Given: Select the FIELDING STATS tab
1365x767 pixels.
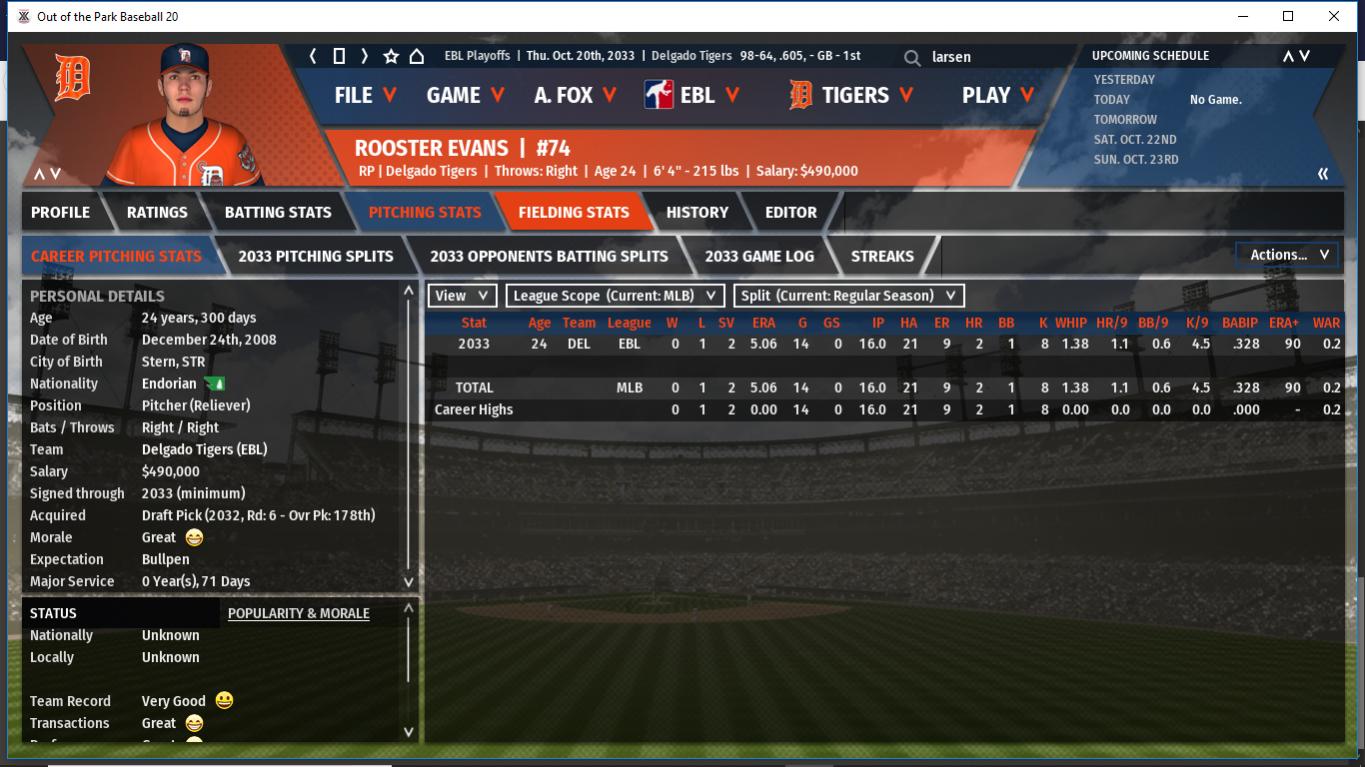Looking at the screenshot, I should [x=573, y=212].
